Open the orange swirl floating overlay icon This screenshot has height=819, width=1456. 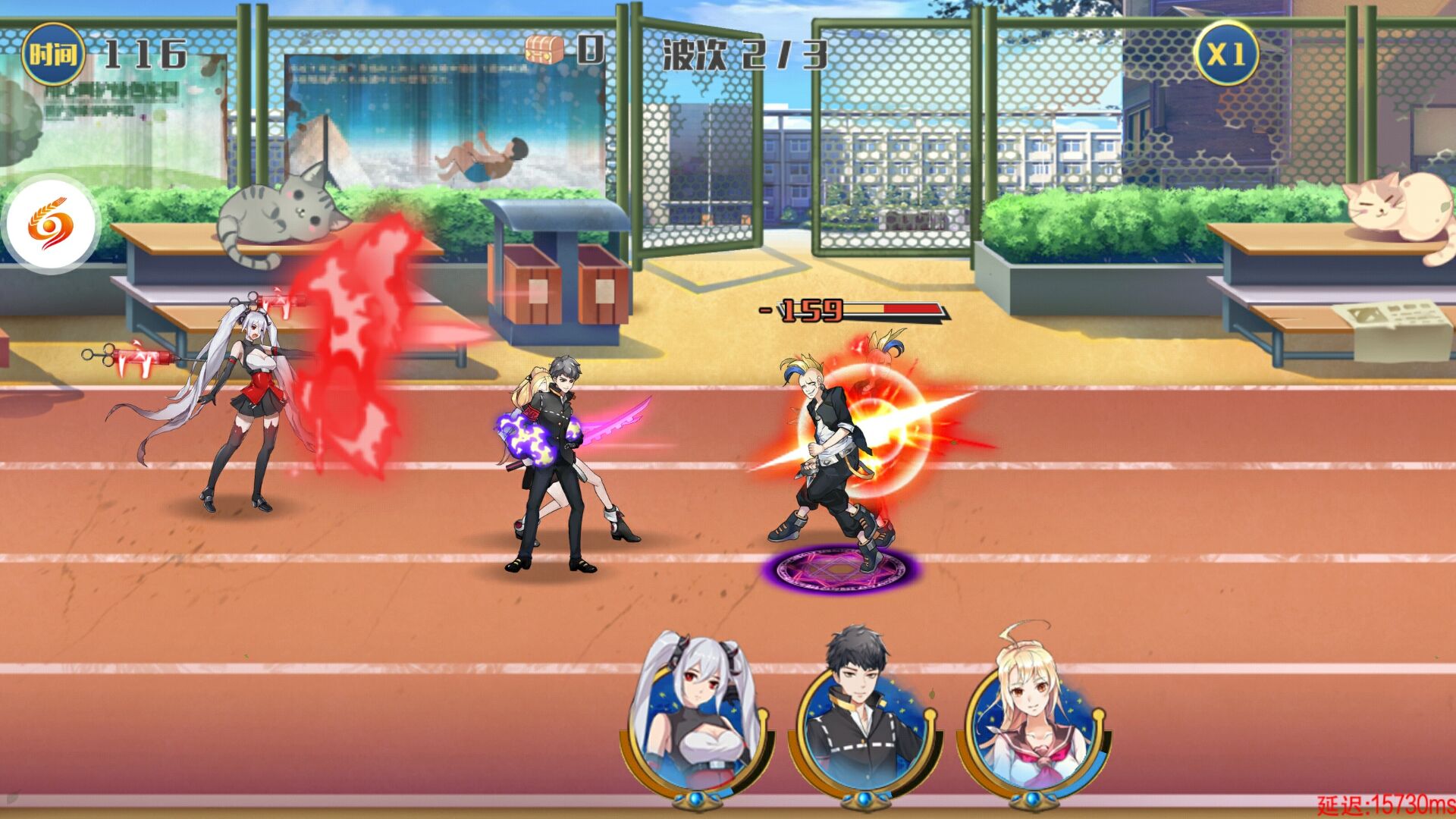click(x=51, y=225)
